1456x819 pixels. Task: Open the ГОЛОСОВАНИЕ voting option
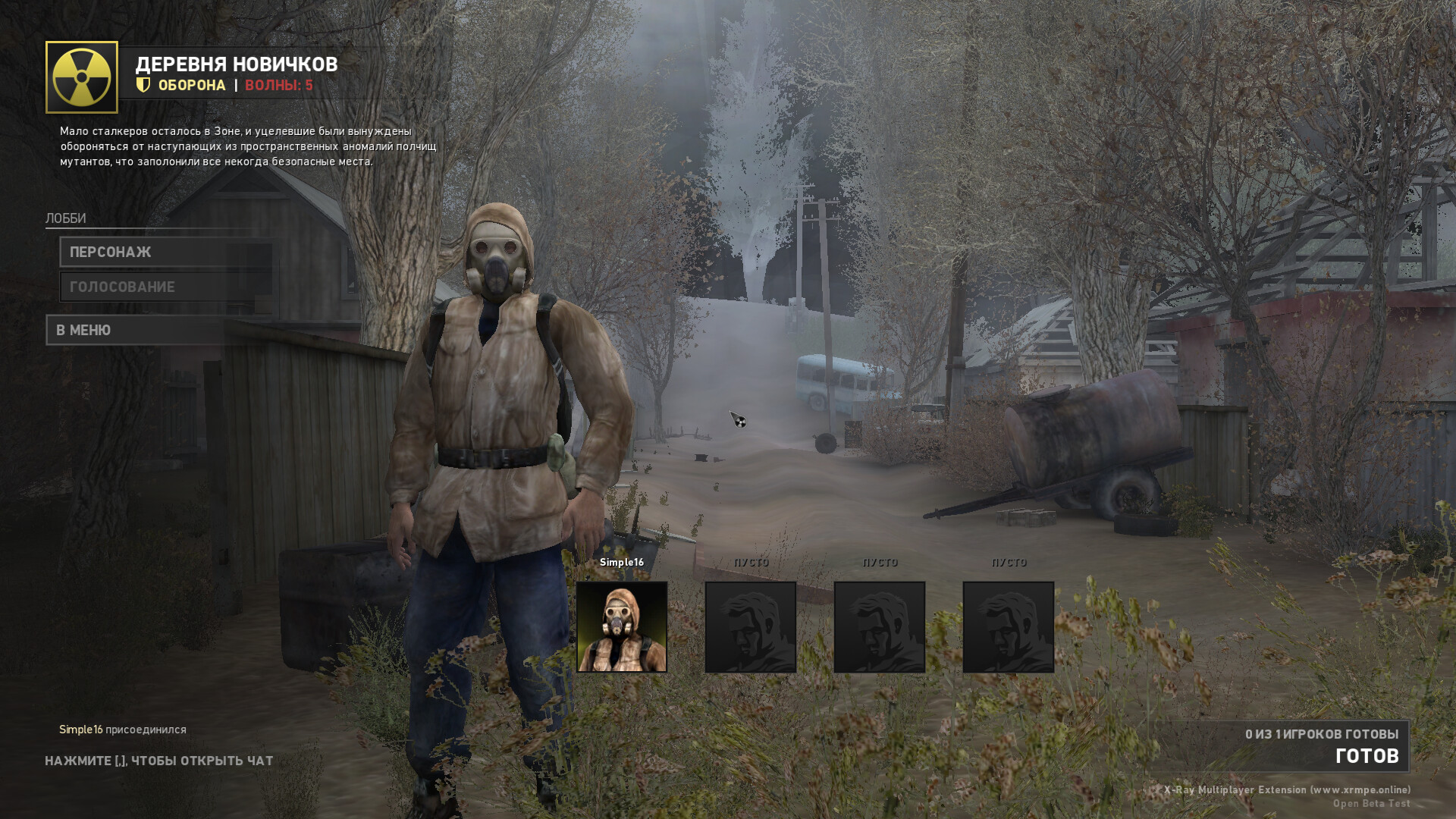(167, 287)
